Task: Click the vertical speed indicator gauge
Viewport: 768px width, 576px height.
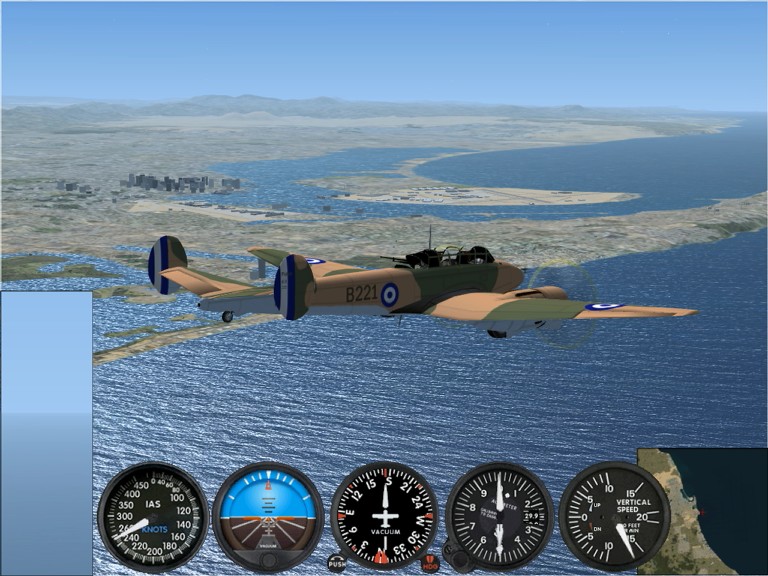Action: click(x=614, y=516)
